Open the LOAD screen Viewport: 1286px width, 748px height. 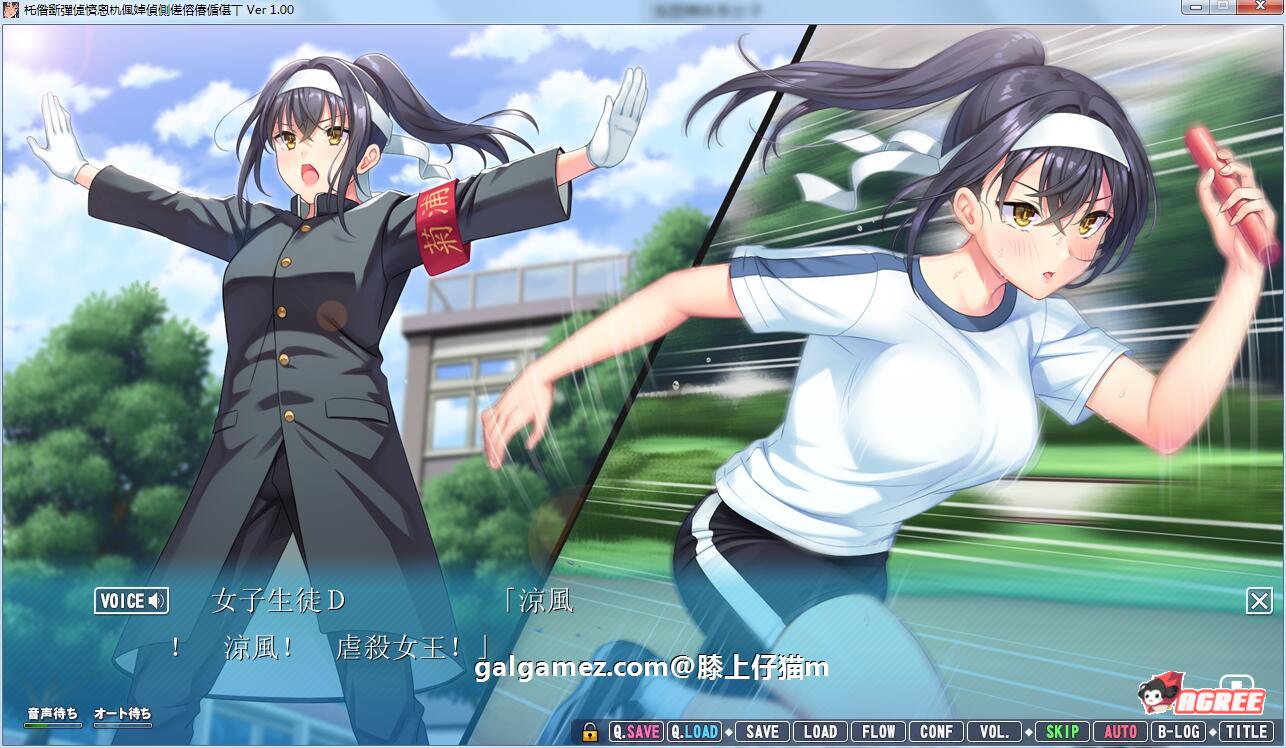point(822,731)
